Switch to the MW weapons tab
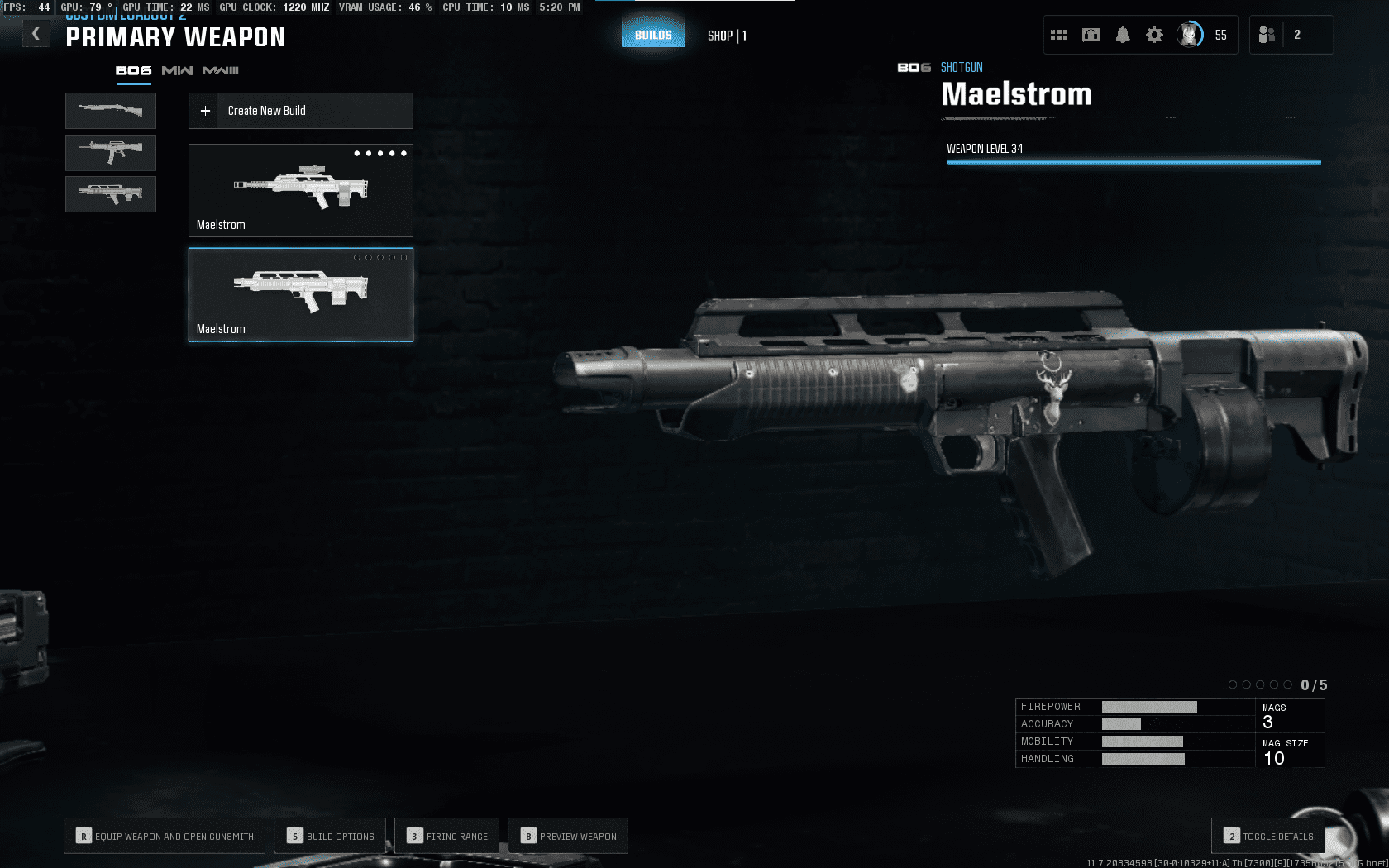The width and height of the screenshot is (1389, 868). click(x=177, y=71)
